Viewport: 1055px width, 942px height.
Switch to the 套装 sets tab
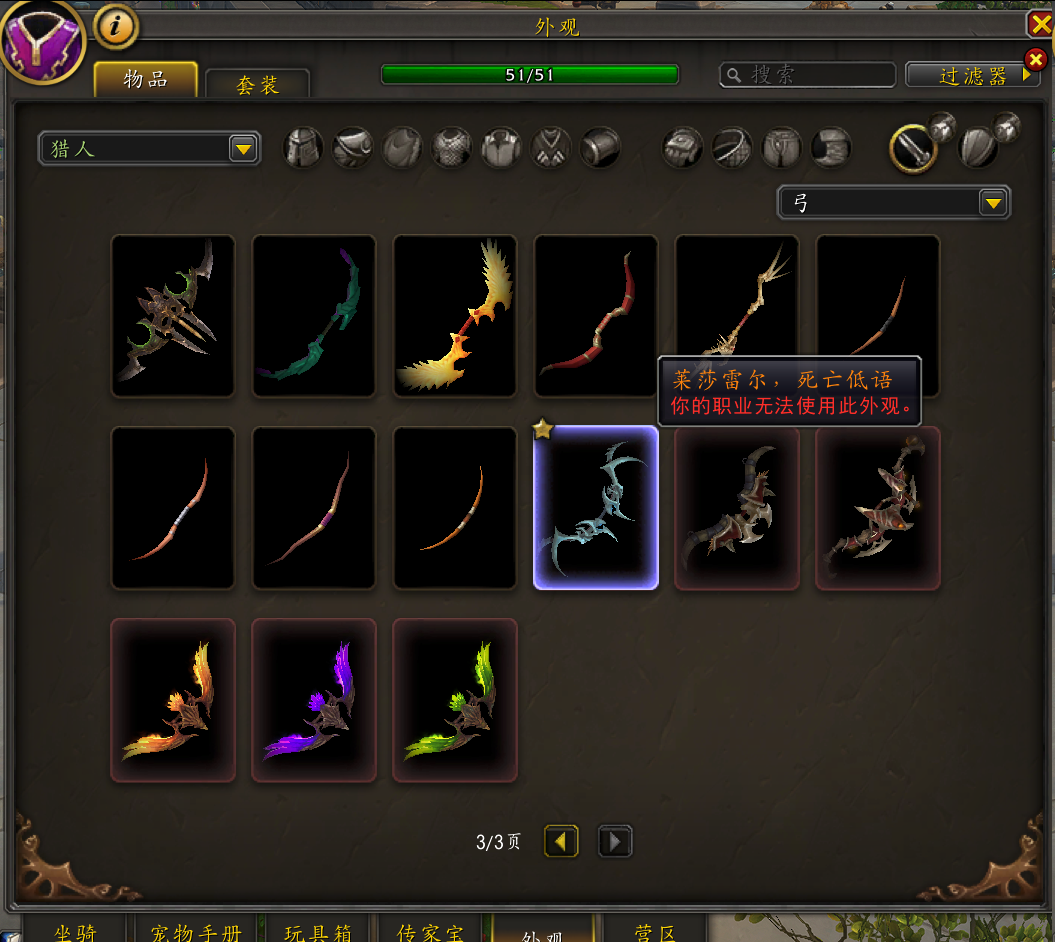pyautogui.click(x=257, y=84)
